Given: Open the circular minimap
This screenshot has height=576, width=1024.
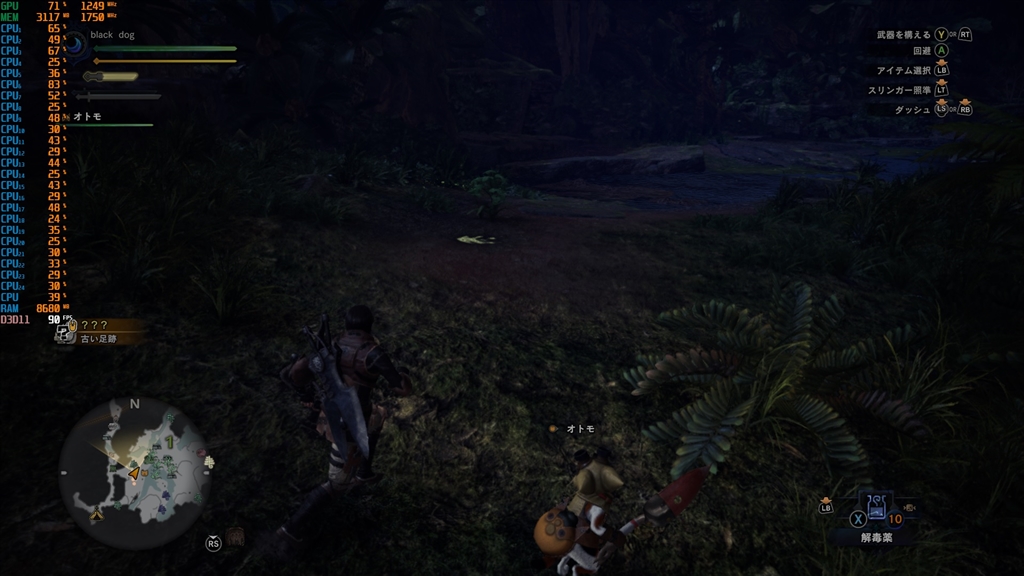Looking at the screenshot, I should click(134, 471).
